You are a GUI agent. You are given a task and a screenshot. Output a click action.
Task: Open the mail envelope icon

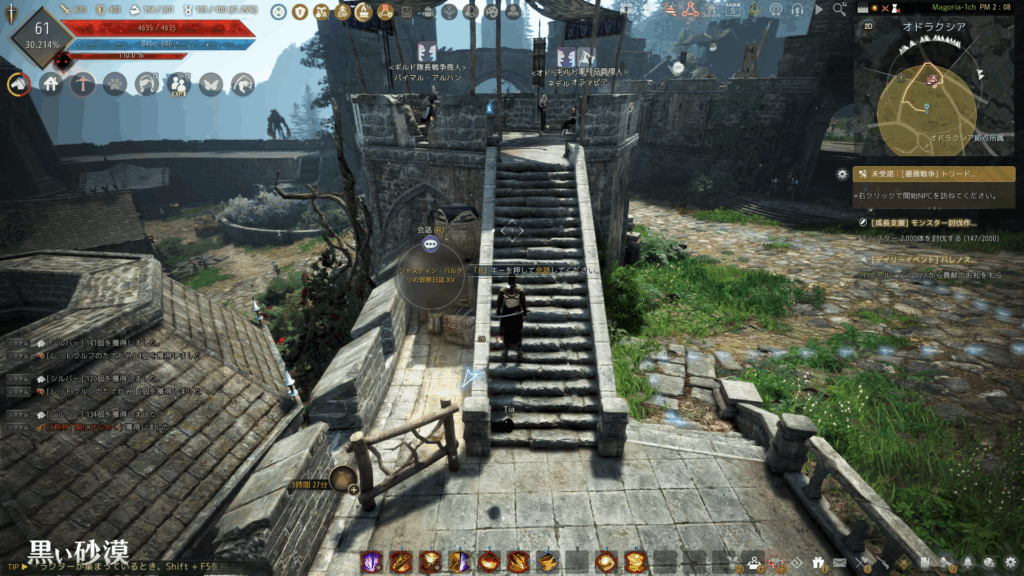point(840,563)
